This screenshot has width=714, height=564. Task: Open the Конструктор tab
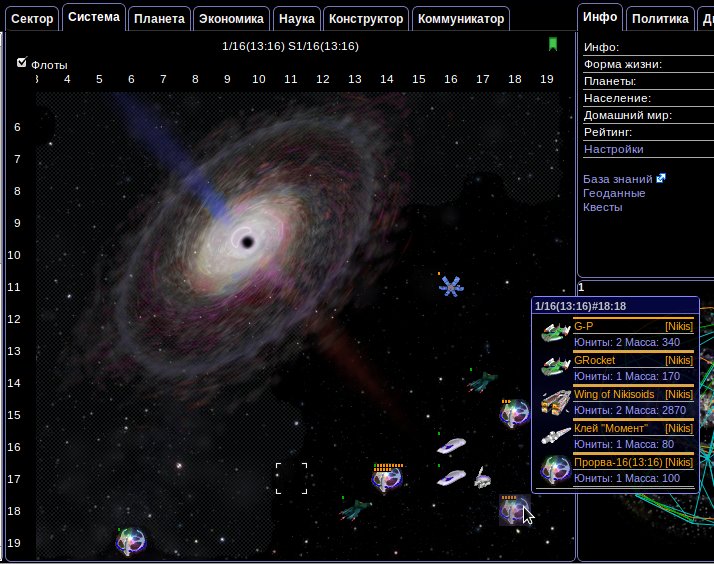pyautogui.click(x=366, y=18)
